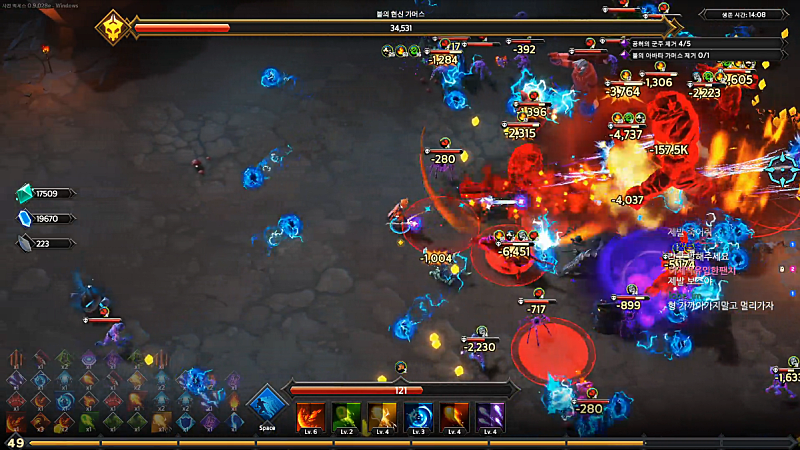This screenshot has height=450, width=800.
Task: Click the gray shard currency icon
Action: point(24,242)
